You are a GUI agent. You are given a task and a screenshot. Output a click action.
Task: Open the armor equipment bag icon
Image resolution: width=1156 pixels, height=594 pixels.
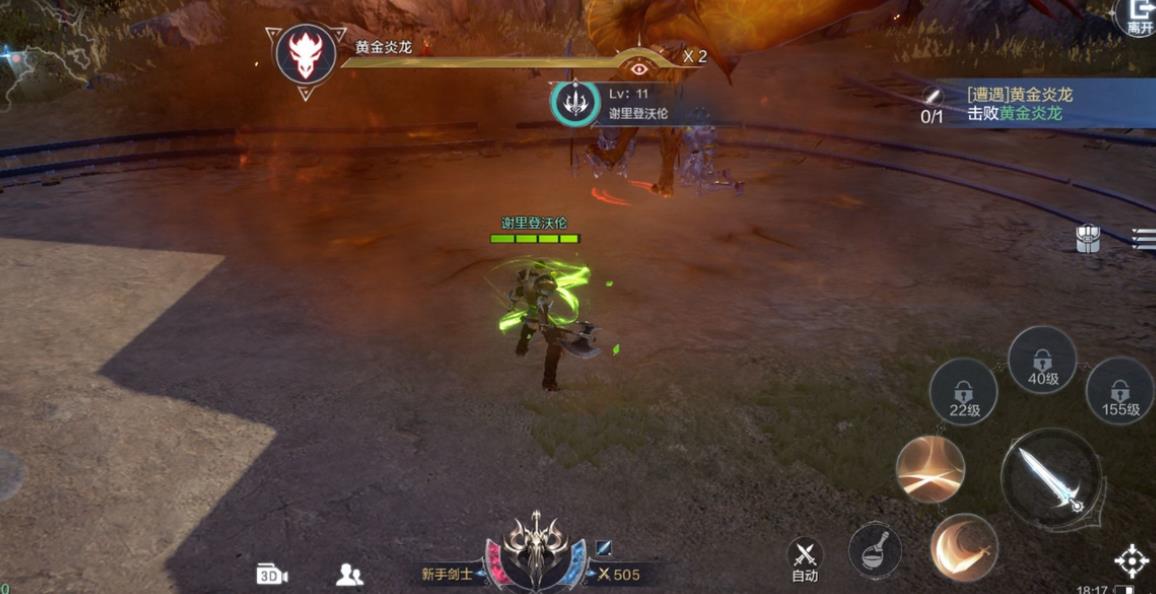pos(1088,238)
